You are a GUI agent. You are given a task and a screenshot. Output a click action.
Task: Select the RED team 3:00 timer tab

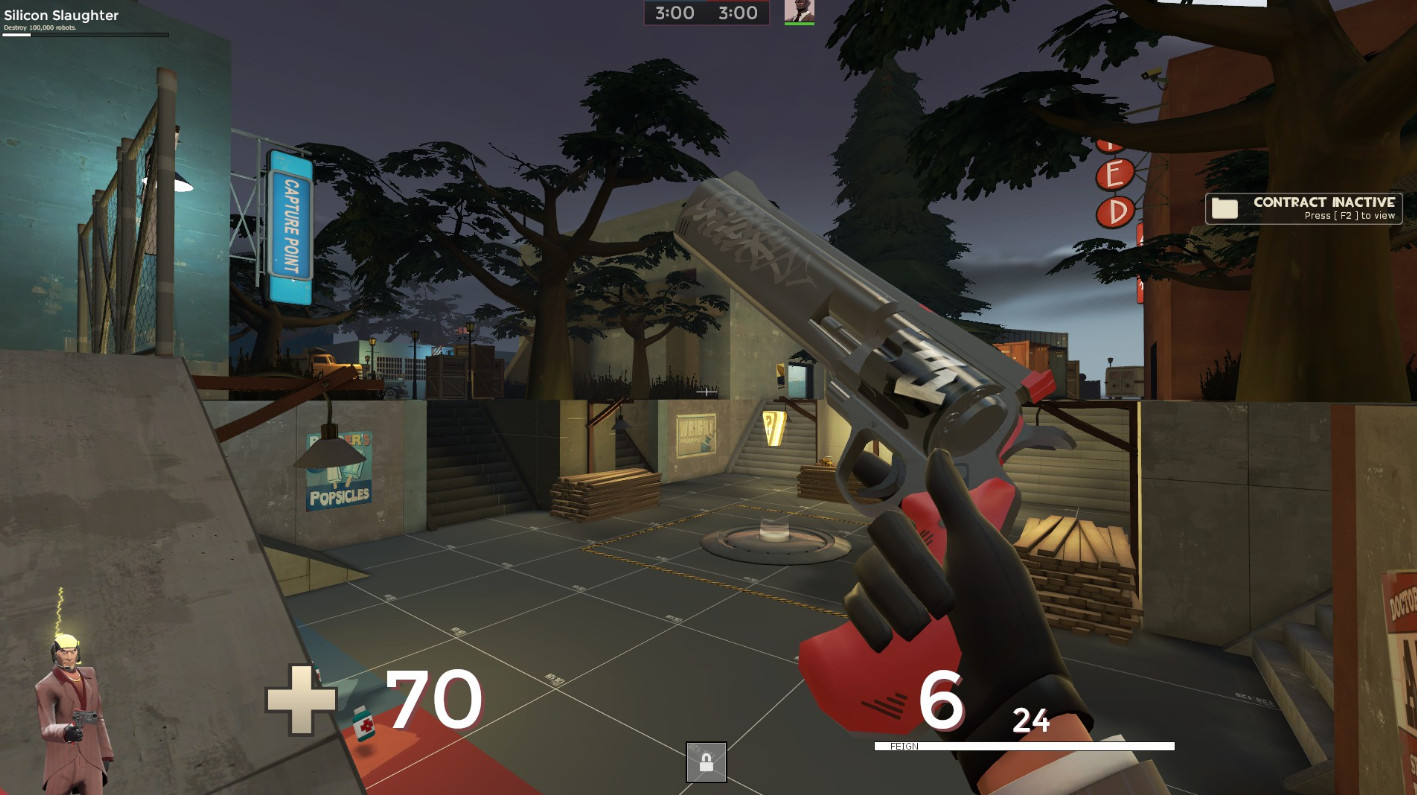click(x=740, y=13)
